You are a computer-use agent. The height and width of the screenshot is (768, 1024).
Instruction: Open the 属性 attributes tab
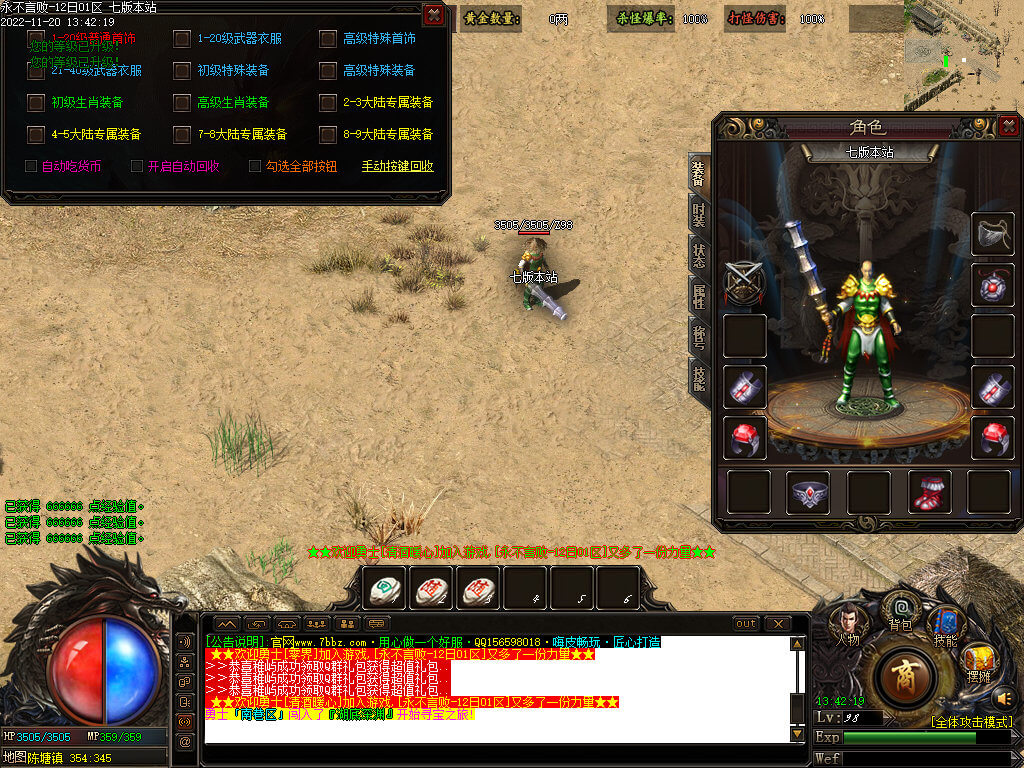click(699, 296)
